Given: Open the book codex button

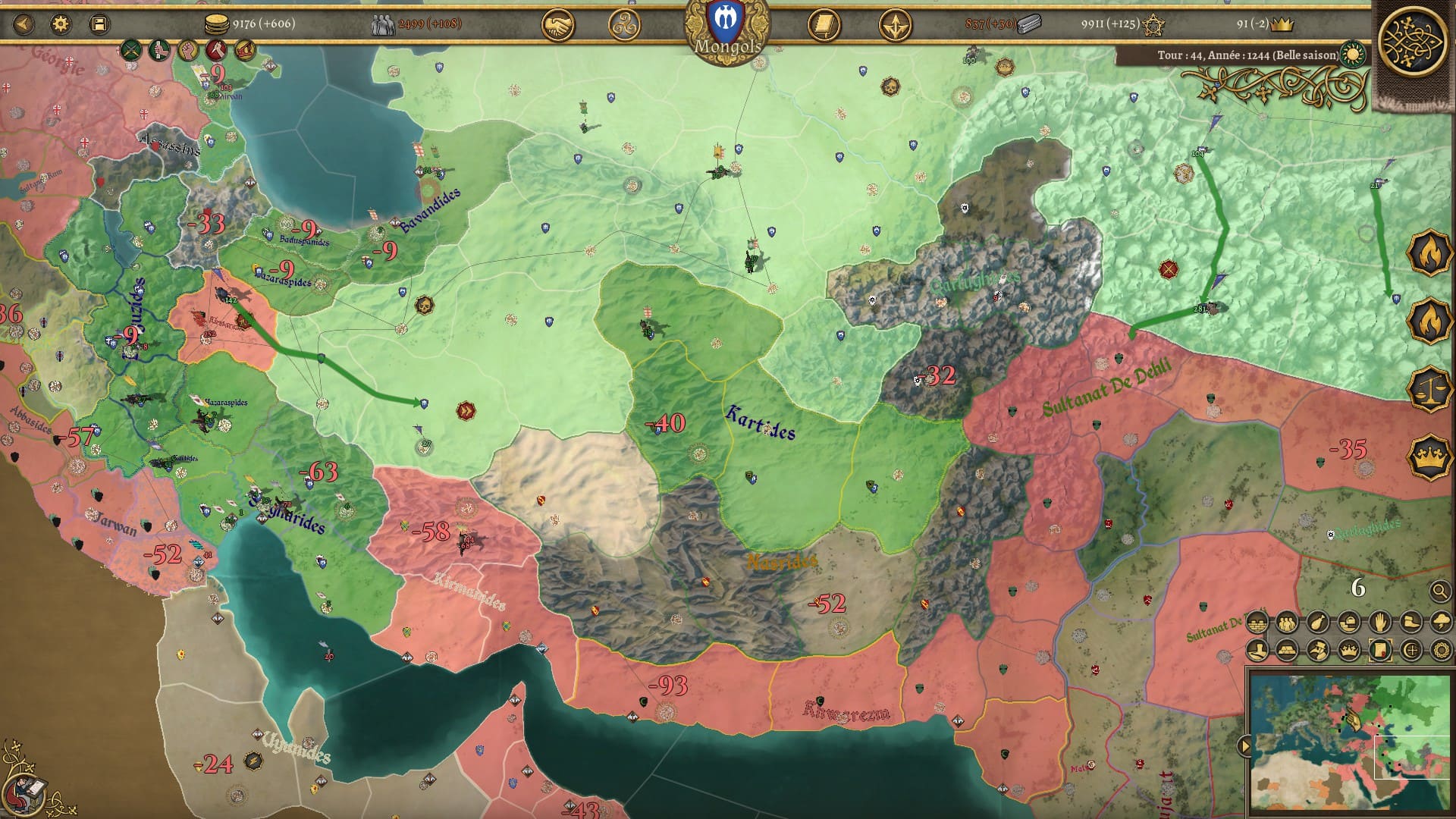Looking at the screenshot, I should tap(824, 27).
